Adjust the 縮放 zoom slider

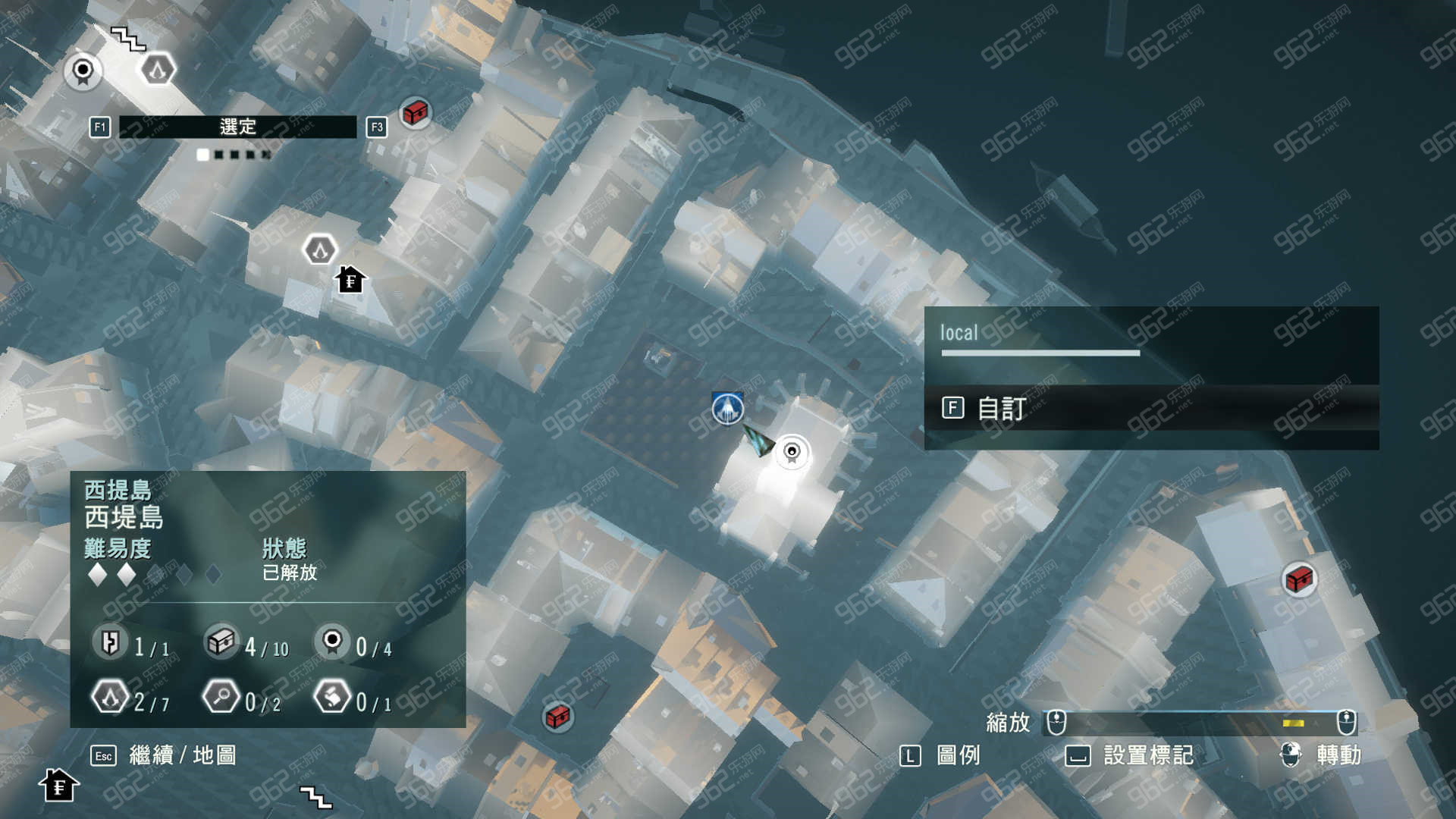(1200, 723)
